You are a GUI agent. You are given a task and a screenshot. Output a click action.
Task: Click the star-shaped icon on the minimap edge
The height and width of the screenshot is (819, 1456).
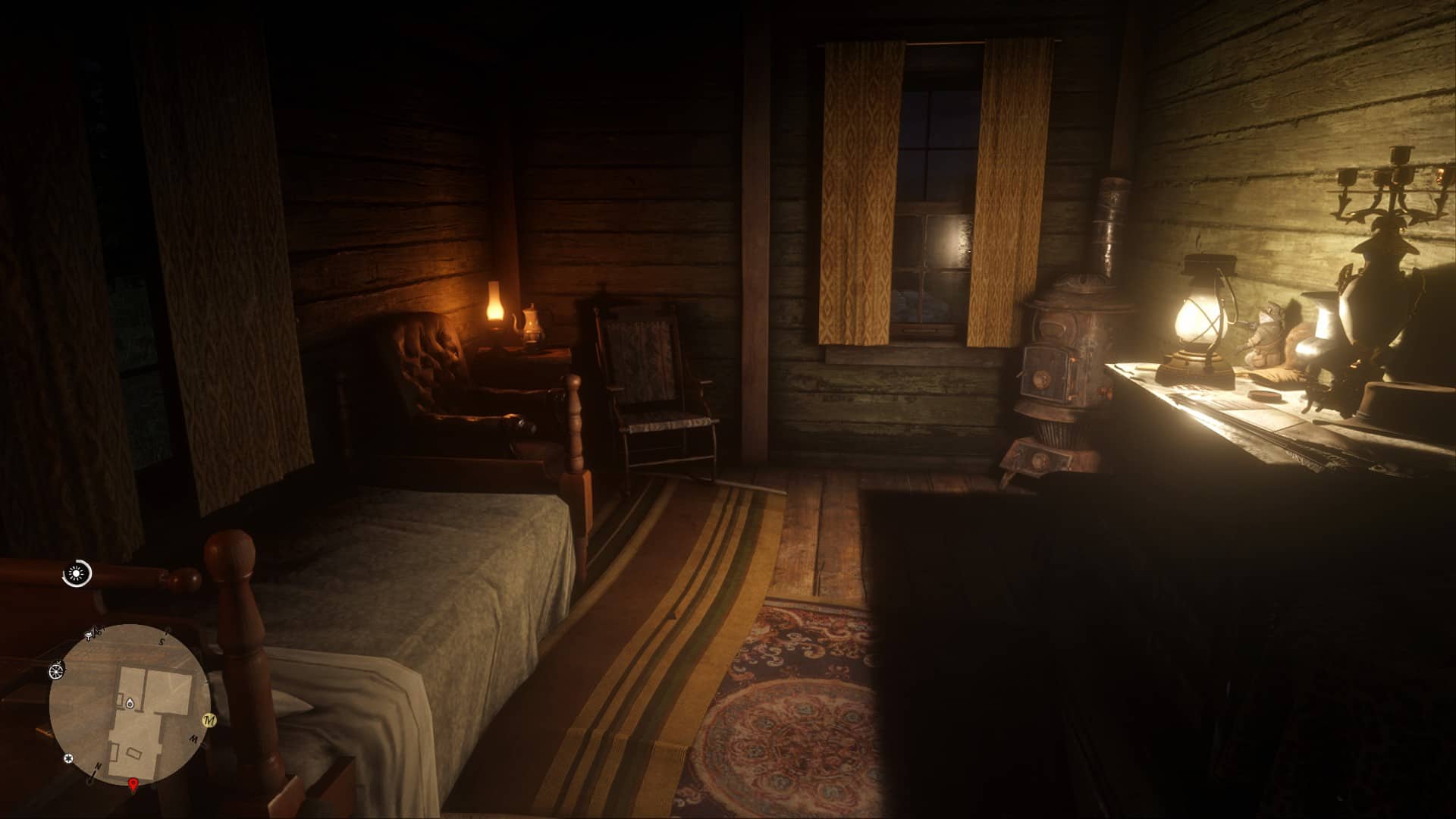pos(68,758)
